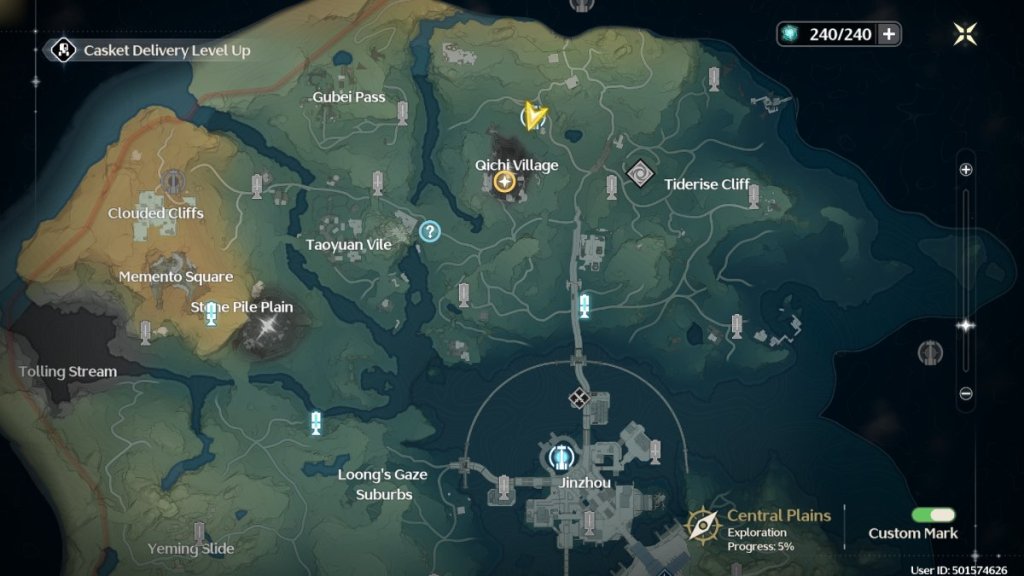Zoom in the map with the plus button

pyautogui.click(x=966, y=170)
